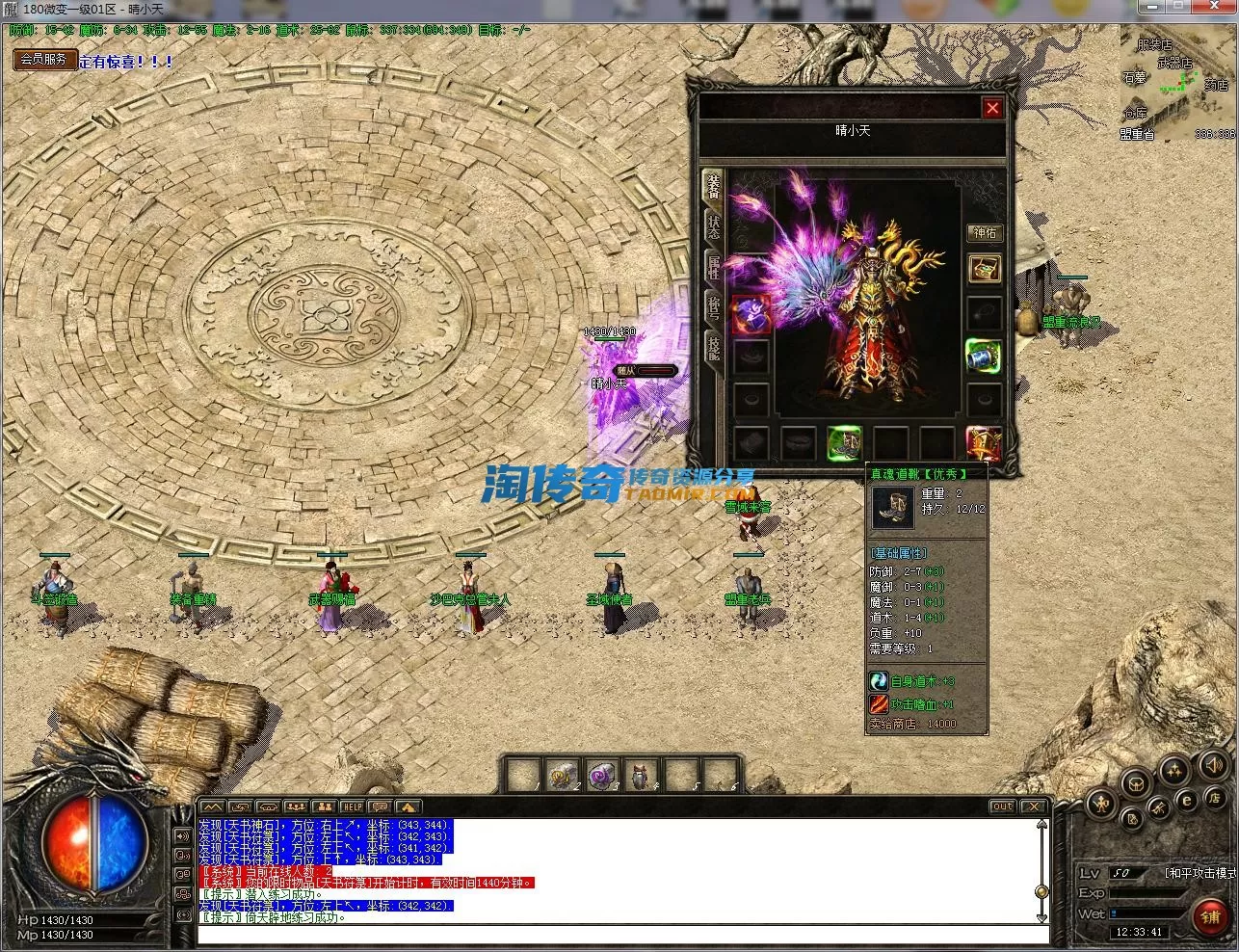This screenshot has width=1239, height=952.
Task: Click the HELP button above chat
Action: pyautogui.click(x=352, y=807)
